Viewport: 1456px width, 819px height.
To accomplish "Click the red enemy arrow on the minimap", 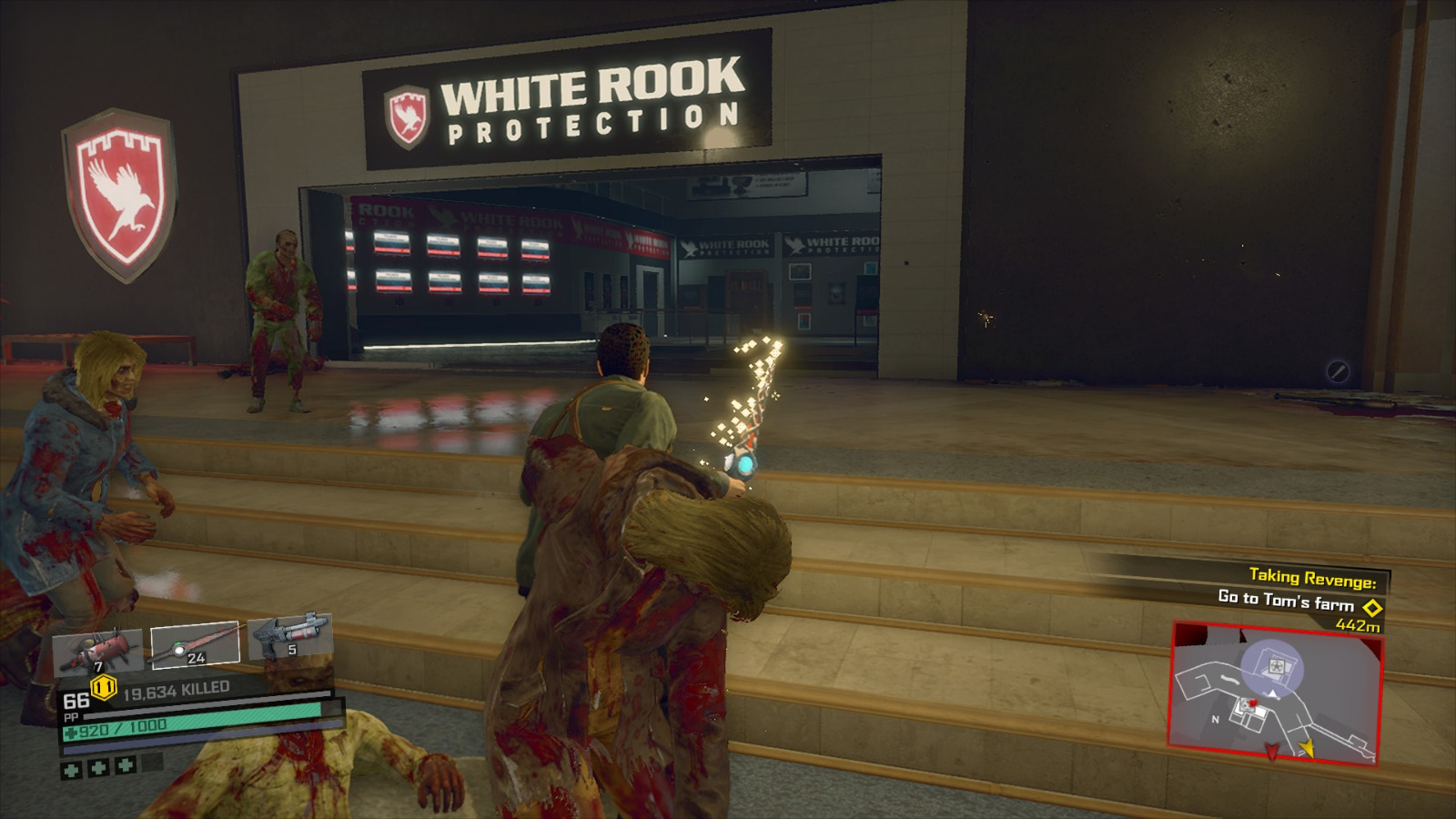I will [x=1270, y=750].
